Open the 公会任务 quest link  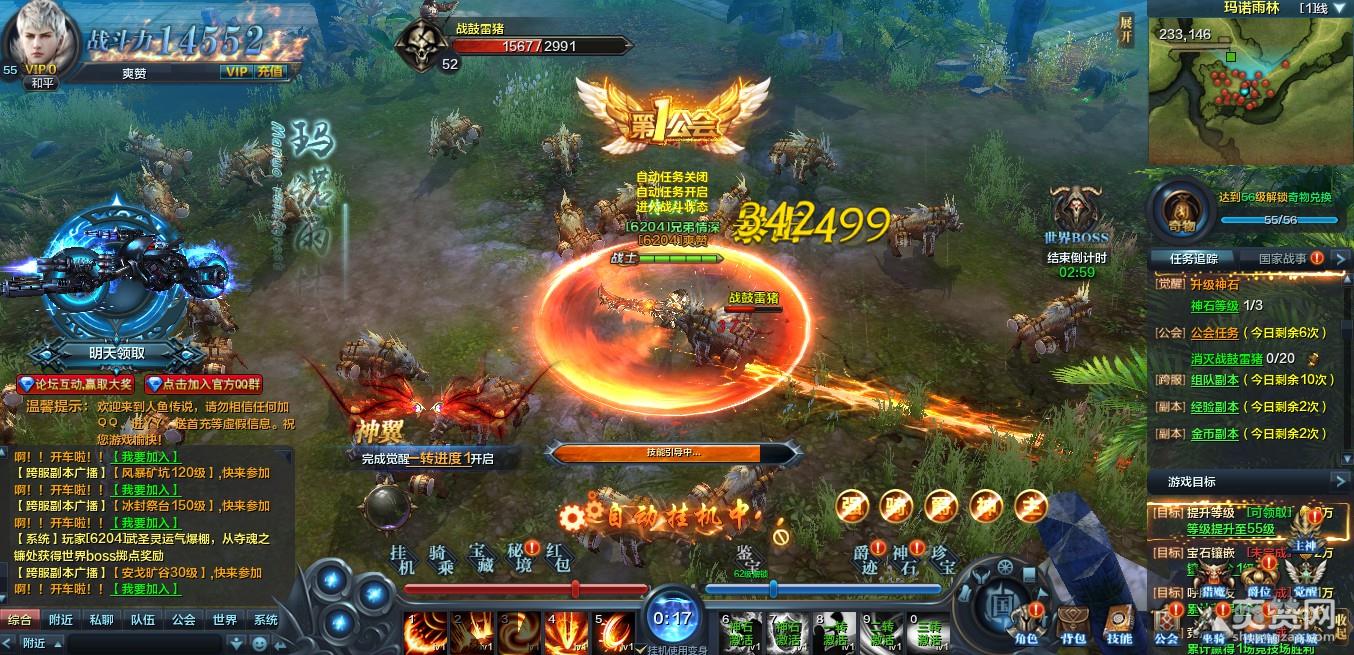click(1215, 332)
